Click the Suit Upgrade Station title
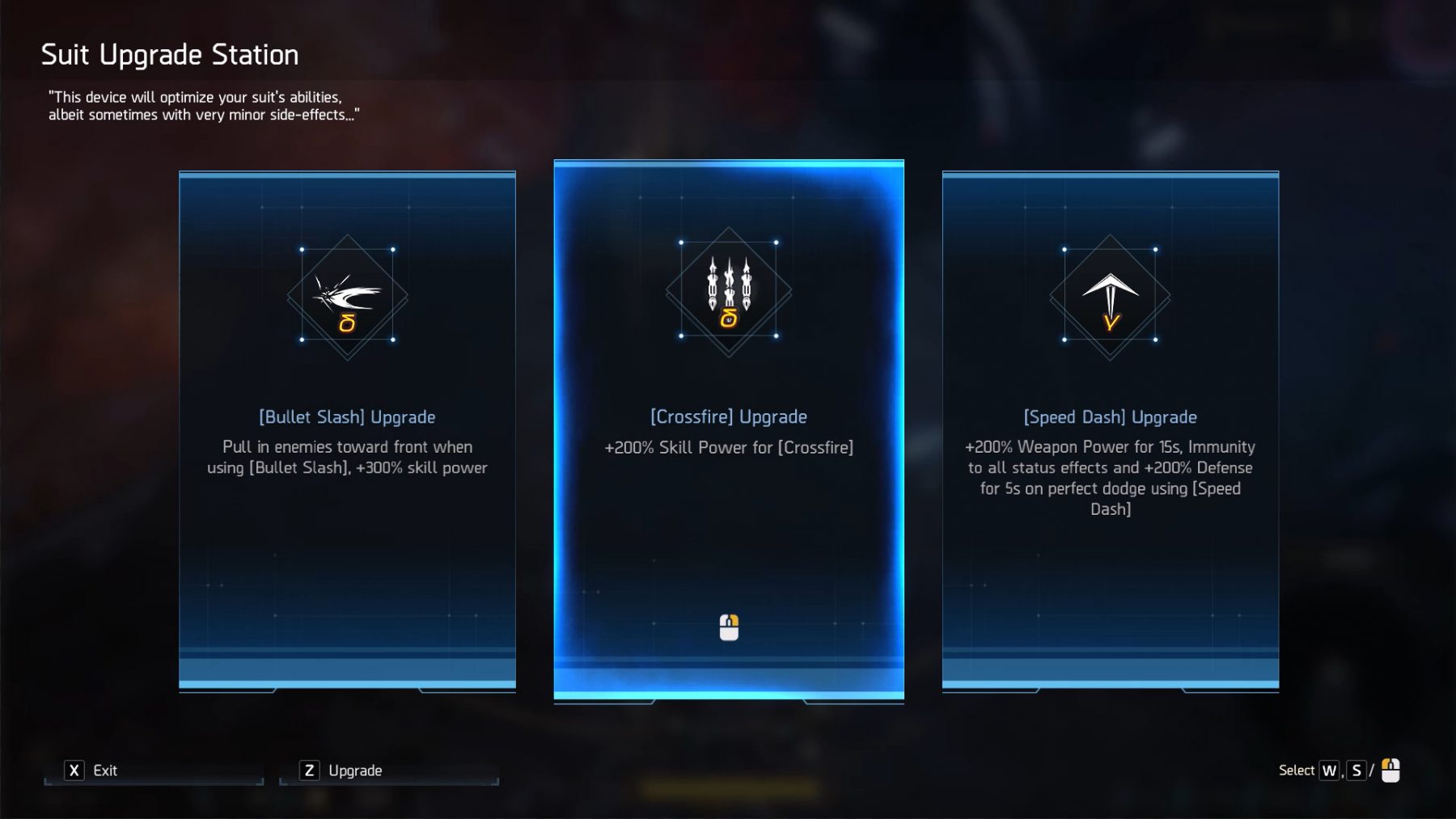 click(x=170, y=54)
